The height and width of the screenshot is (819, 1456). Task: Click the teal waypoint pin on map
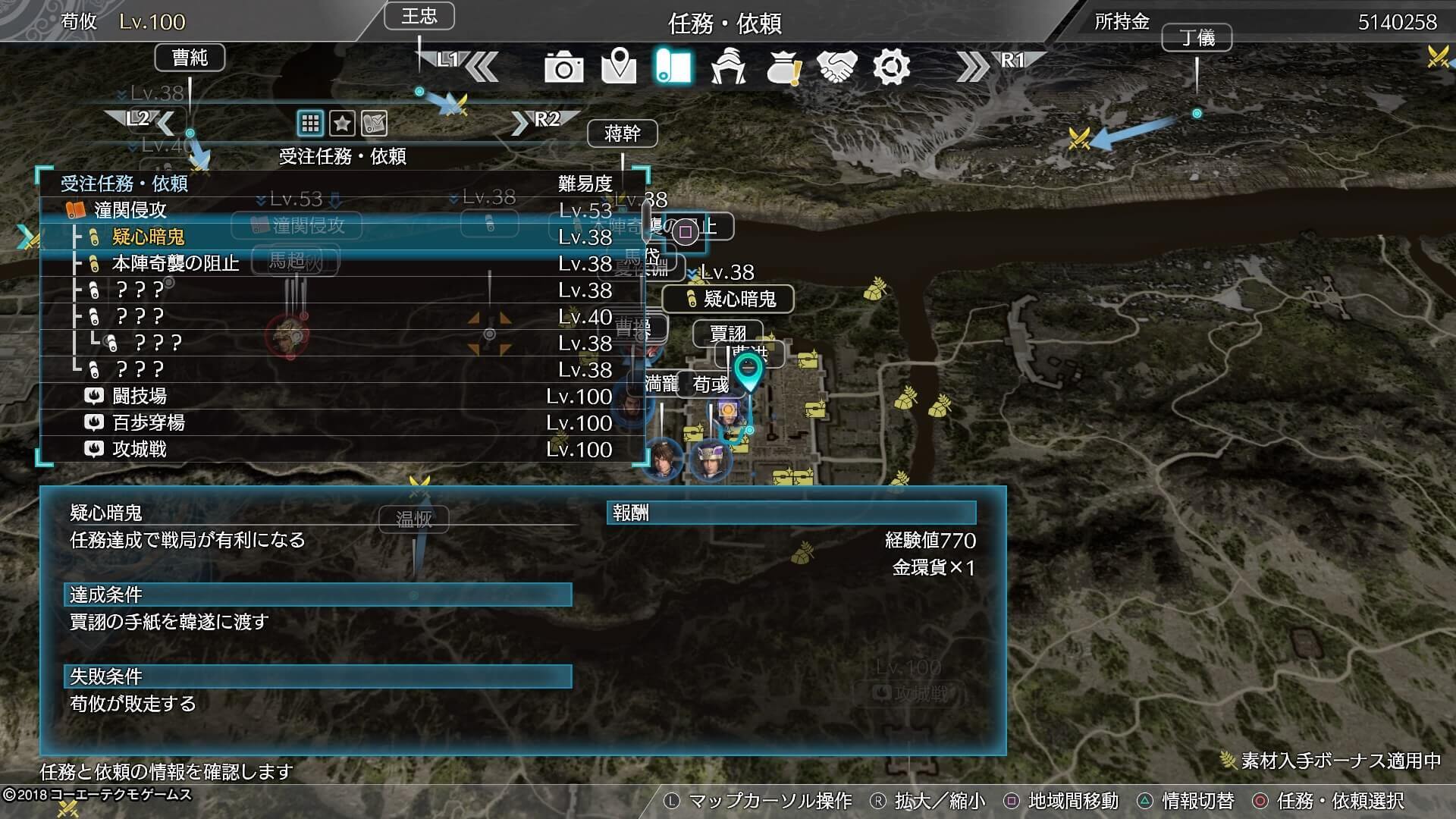coord(748,371)
